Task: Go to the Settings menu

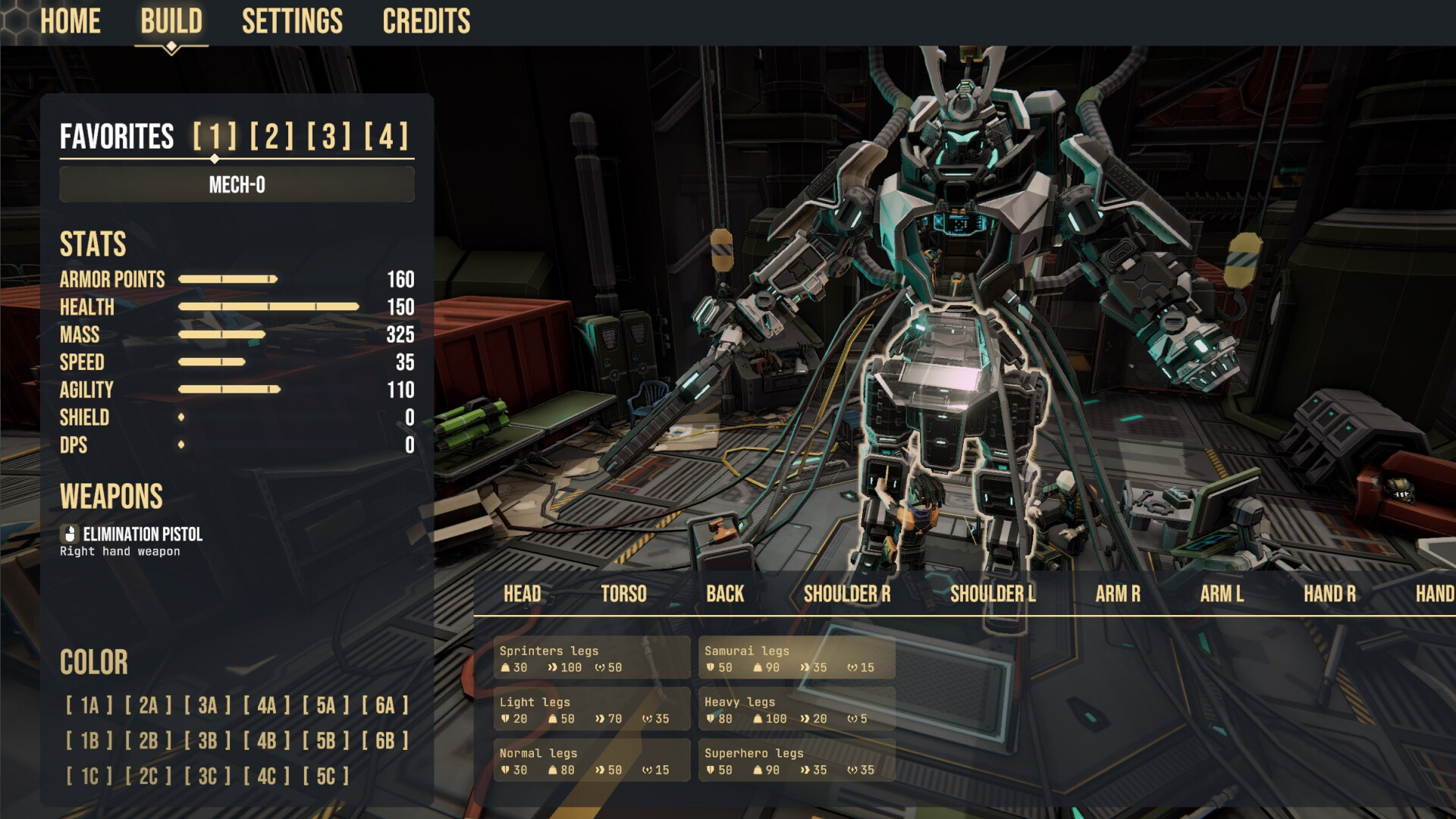Action: pyautogui.click(x=292, y=21)
